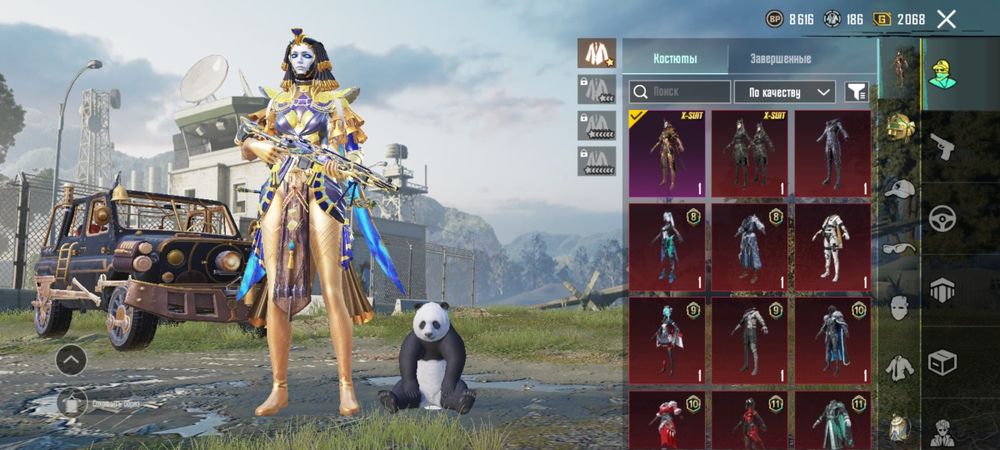This screenshot has width=1000, height=450.
Task: Close the inventory screen
Action: click(x=946, y=19)
